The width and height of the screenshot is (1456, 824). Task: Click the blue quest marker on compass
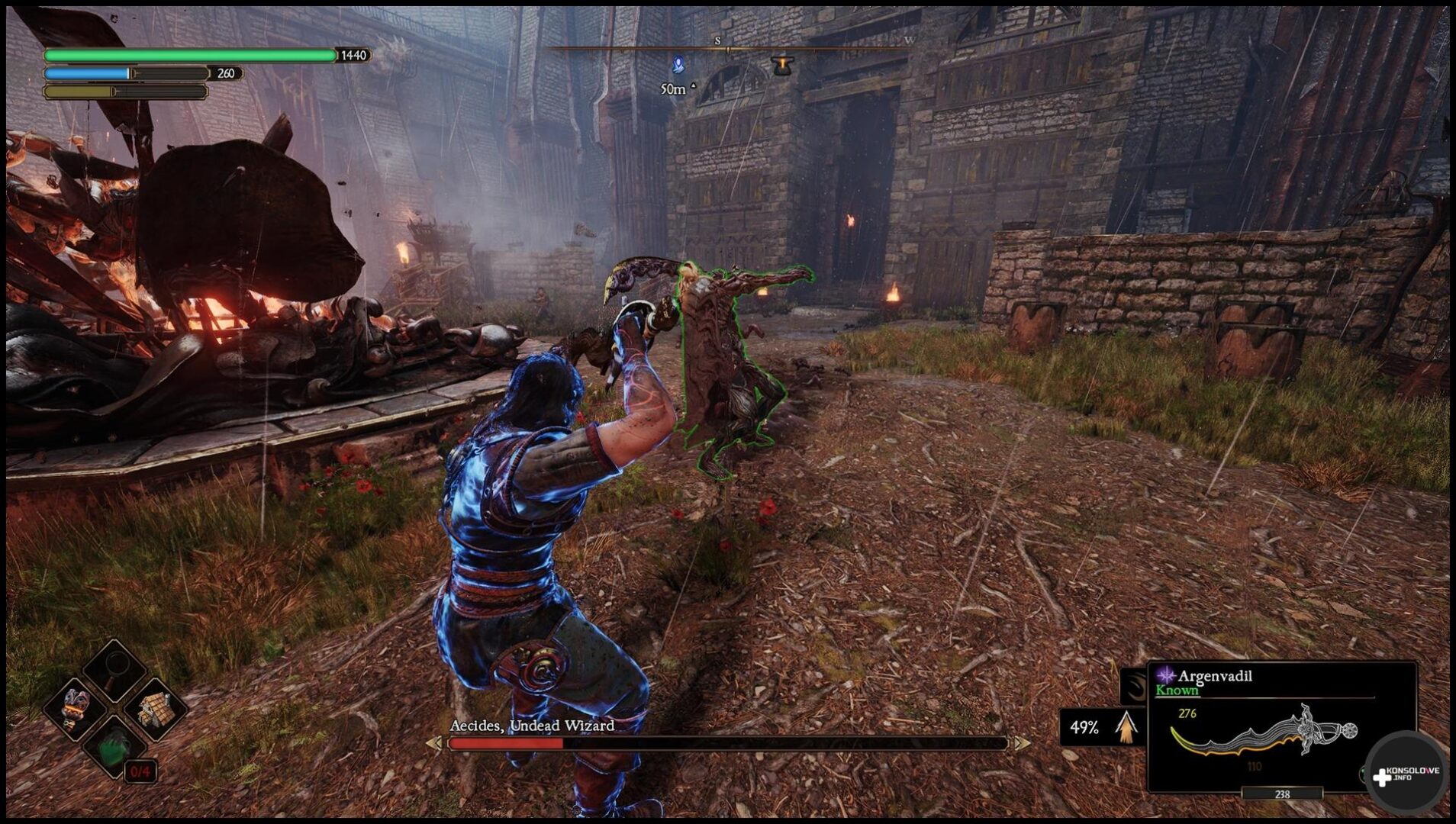(x=678, y=66)
